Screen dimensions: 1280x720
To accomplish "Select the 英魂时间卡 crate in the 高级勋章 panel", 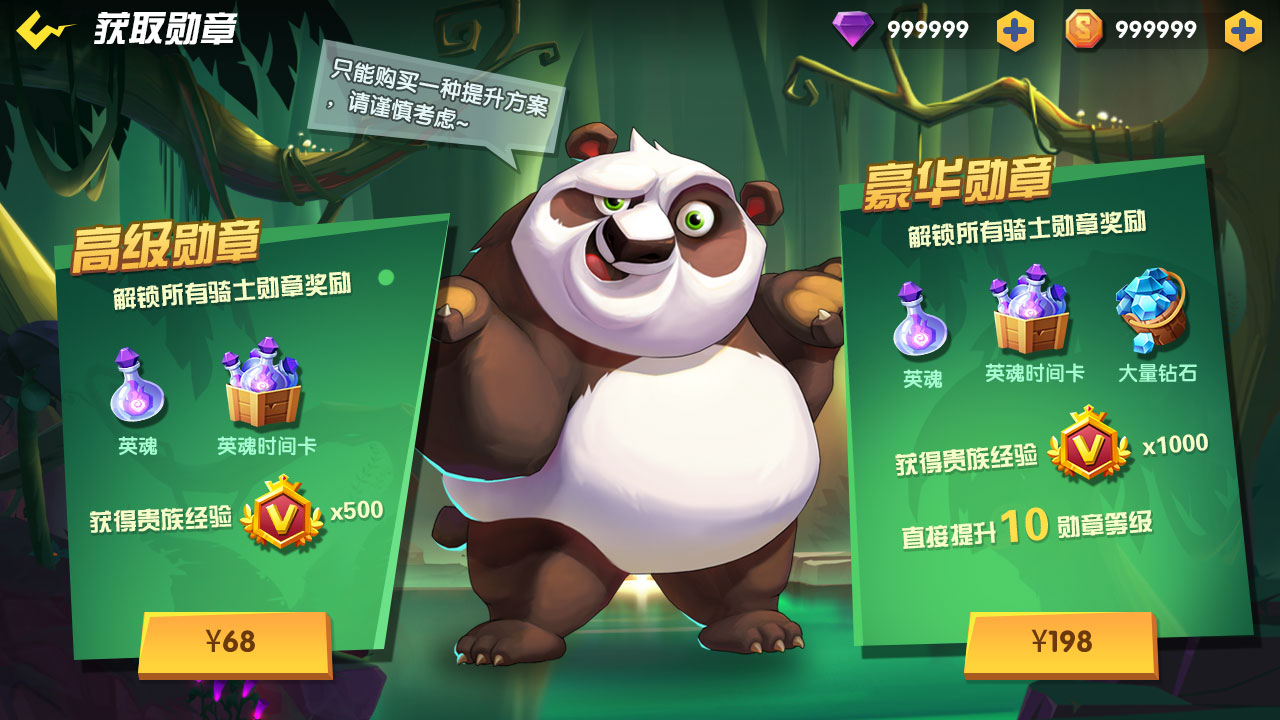I will tap(263, 384).
